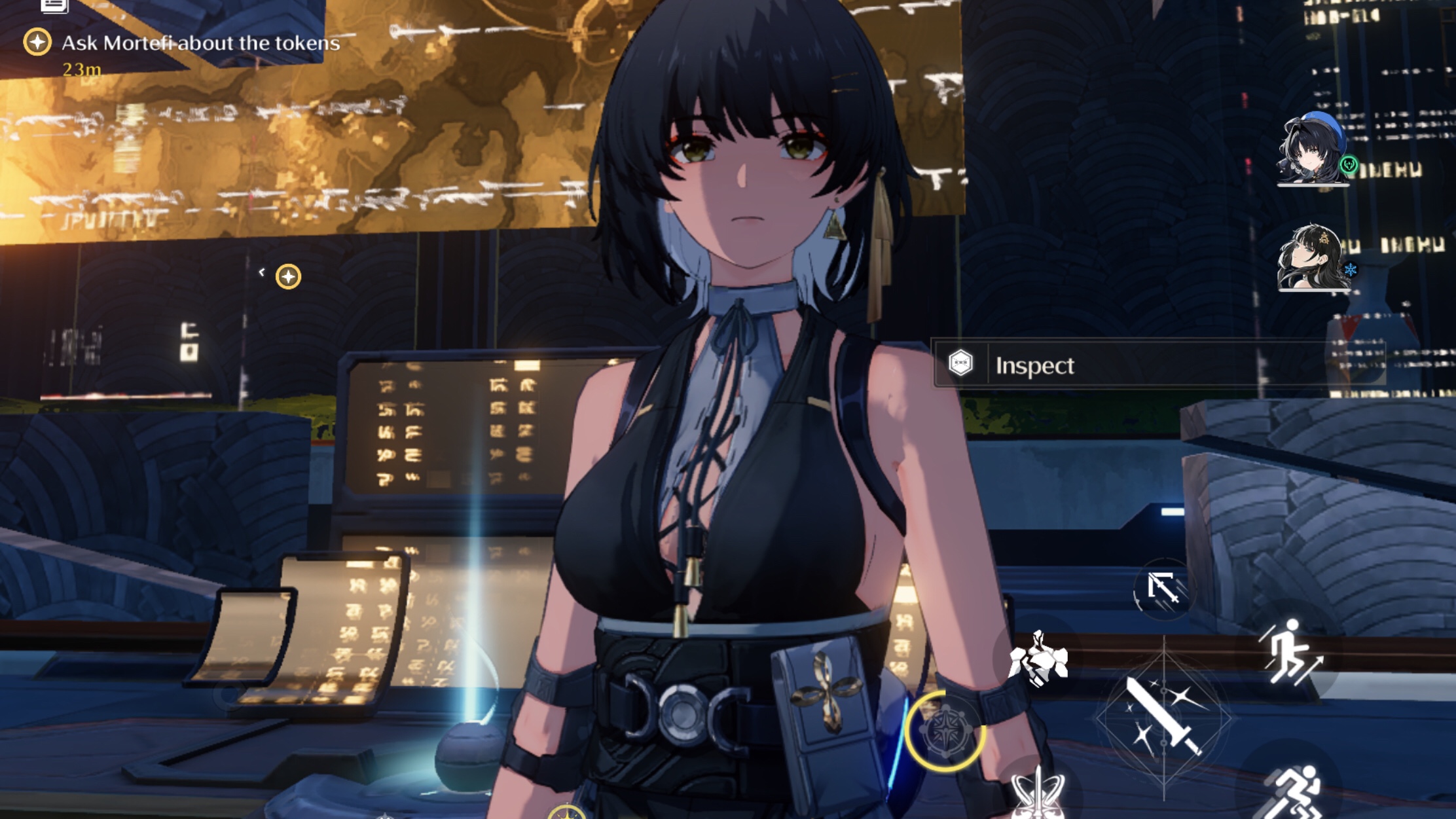The height and width of the screenshot is (819, 1456).
Task: Click the quest text Ask Mortefi about the tokens
Action: click(200, 43)
